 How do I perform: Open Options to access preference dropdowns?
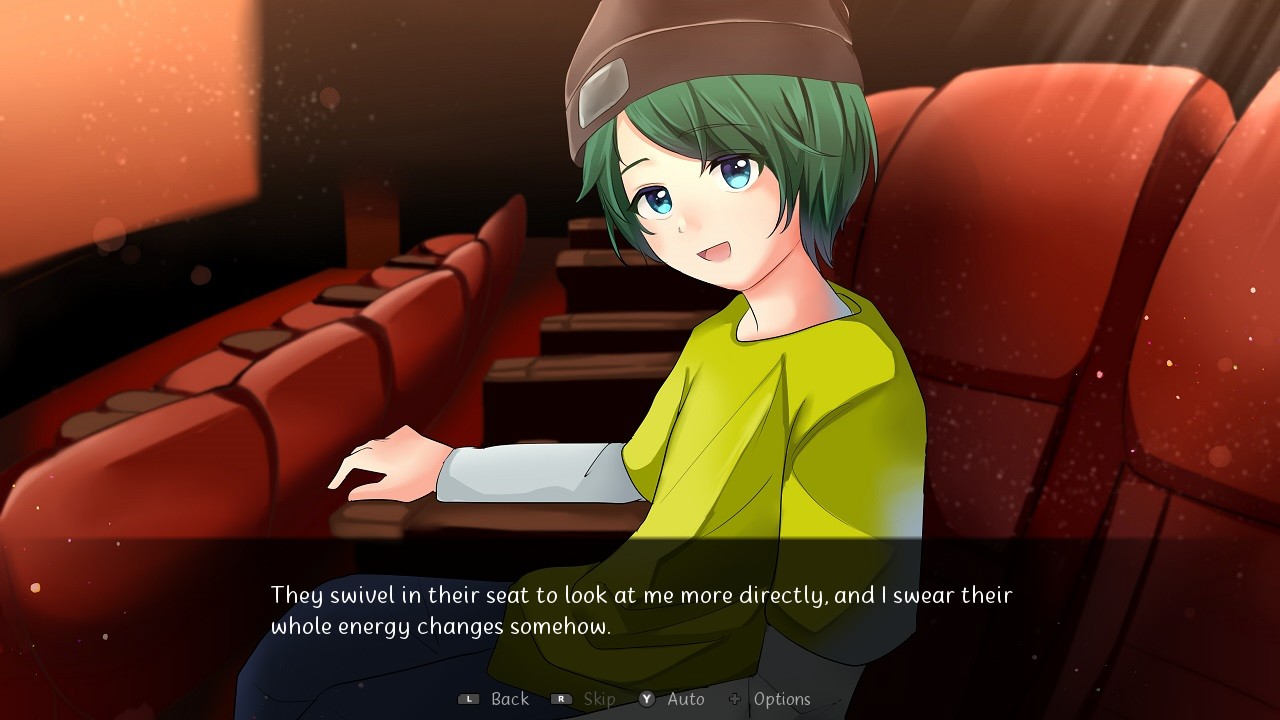[783, 699]
